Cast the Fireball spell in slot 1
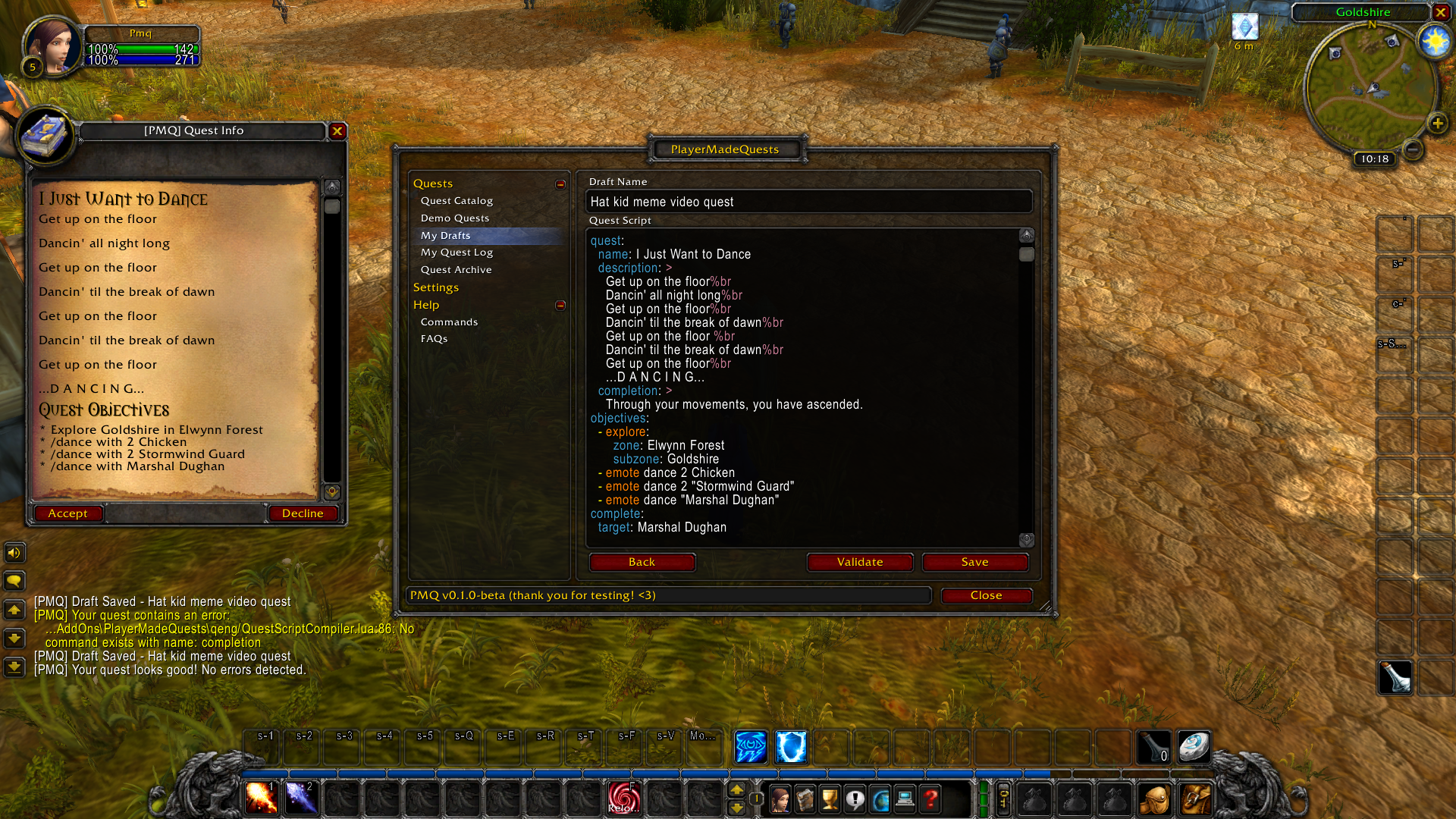 tap(261, 798)
